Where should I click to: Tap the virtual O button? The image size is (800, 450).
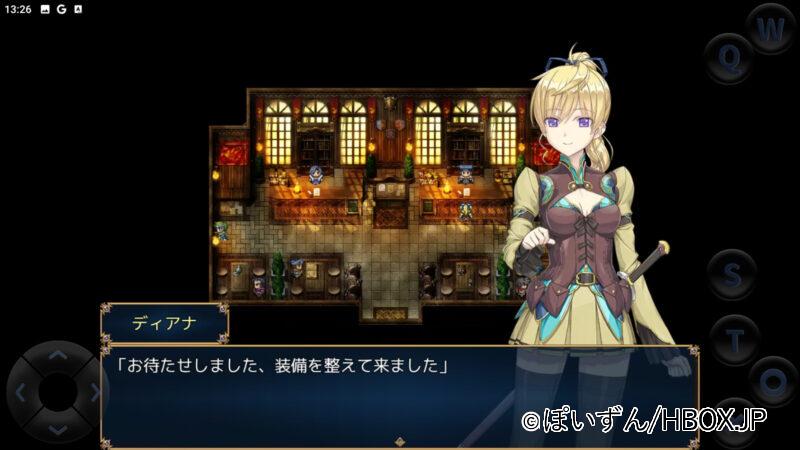click(772, 382)
